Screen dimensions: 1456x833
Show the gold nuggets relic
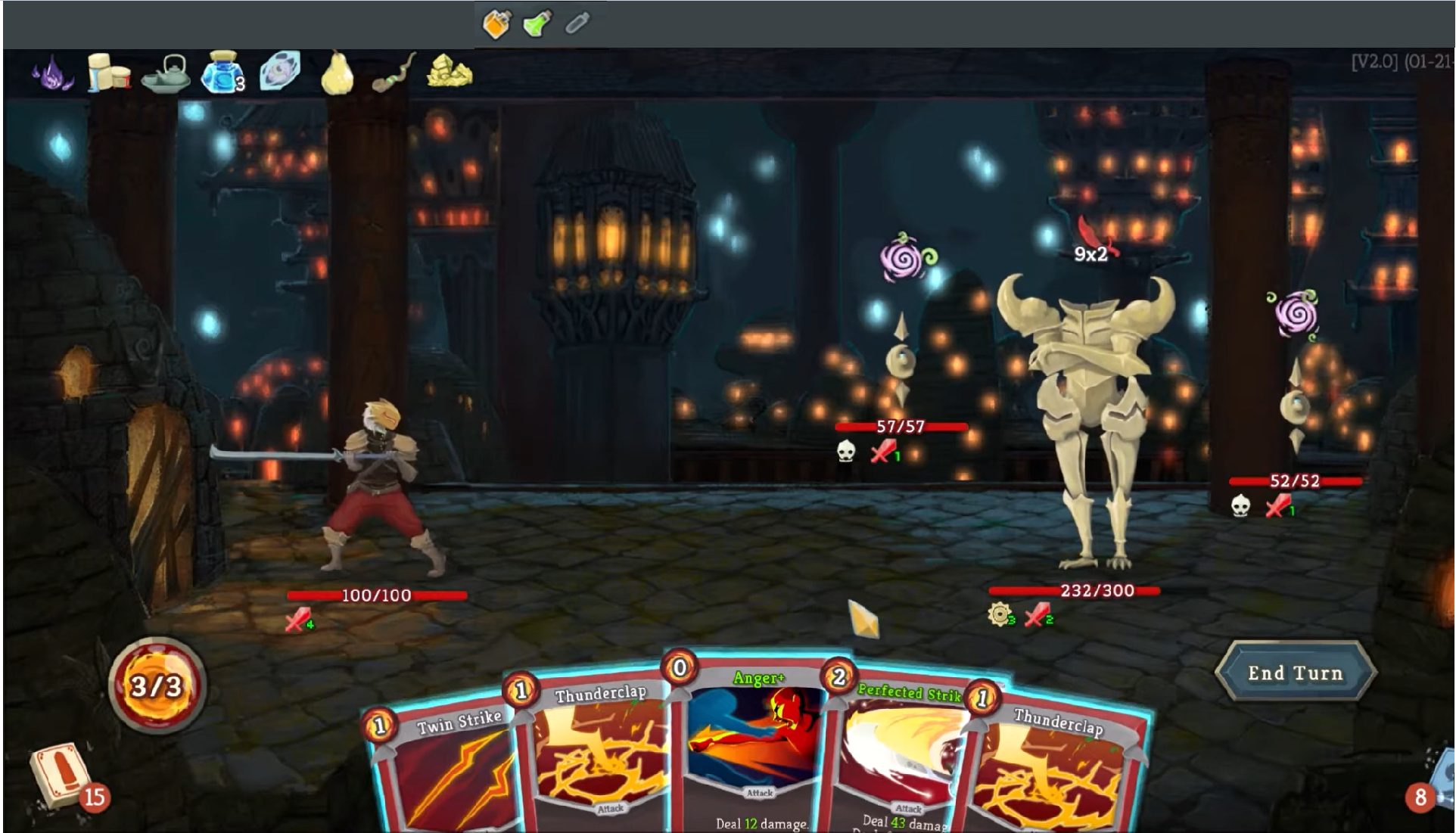click(x=450, y=72)
